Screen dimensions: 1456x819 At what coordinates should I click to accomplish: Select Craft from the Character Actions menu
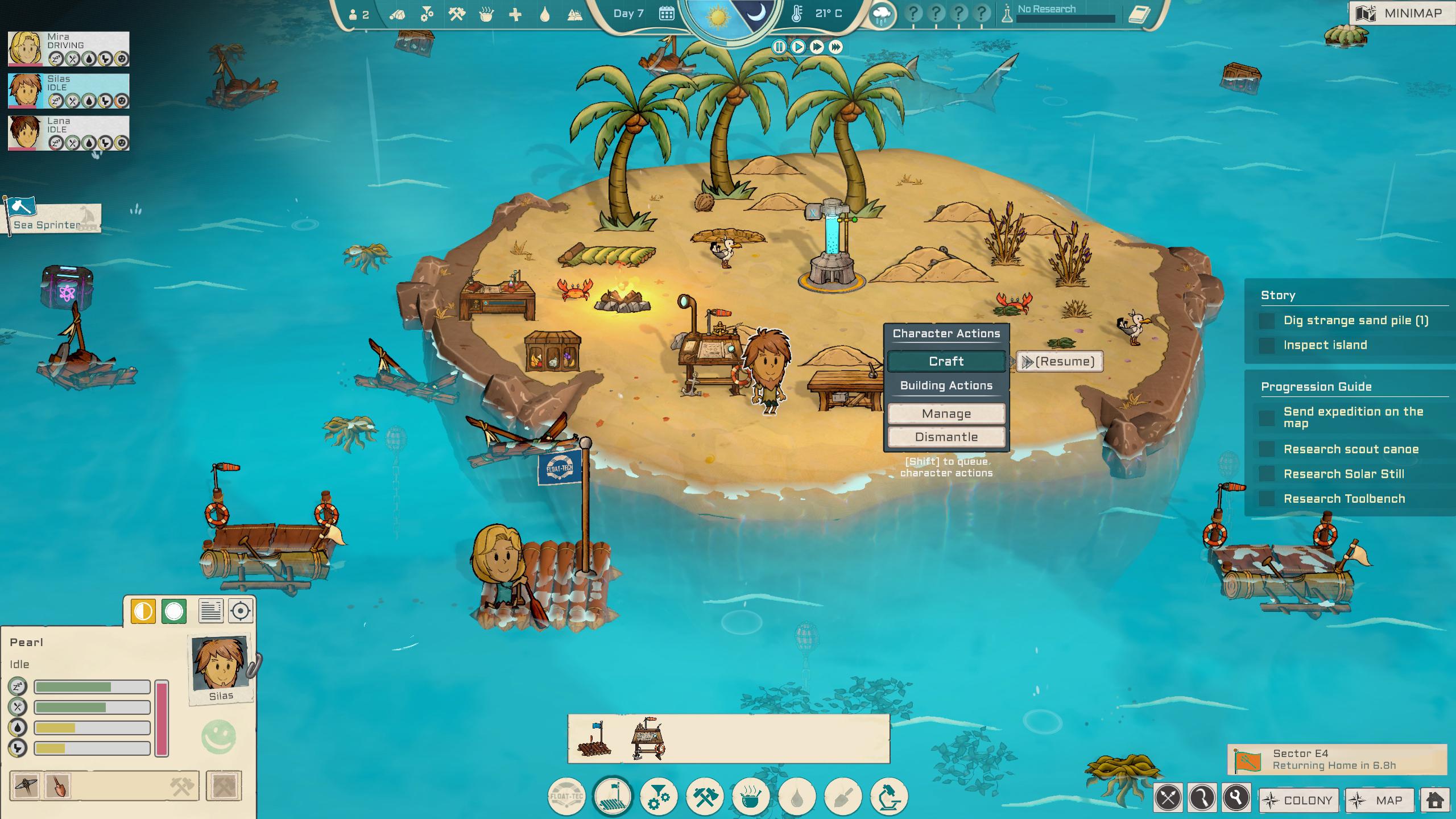(946, 361)
